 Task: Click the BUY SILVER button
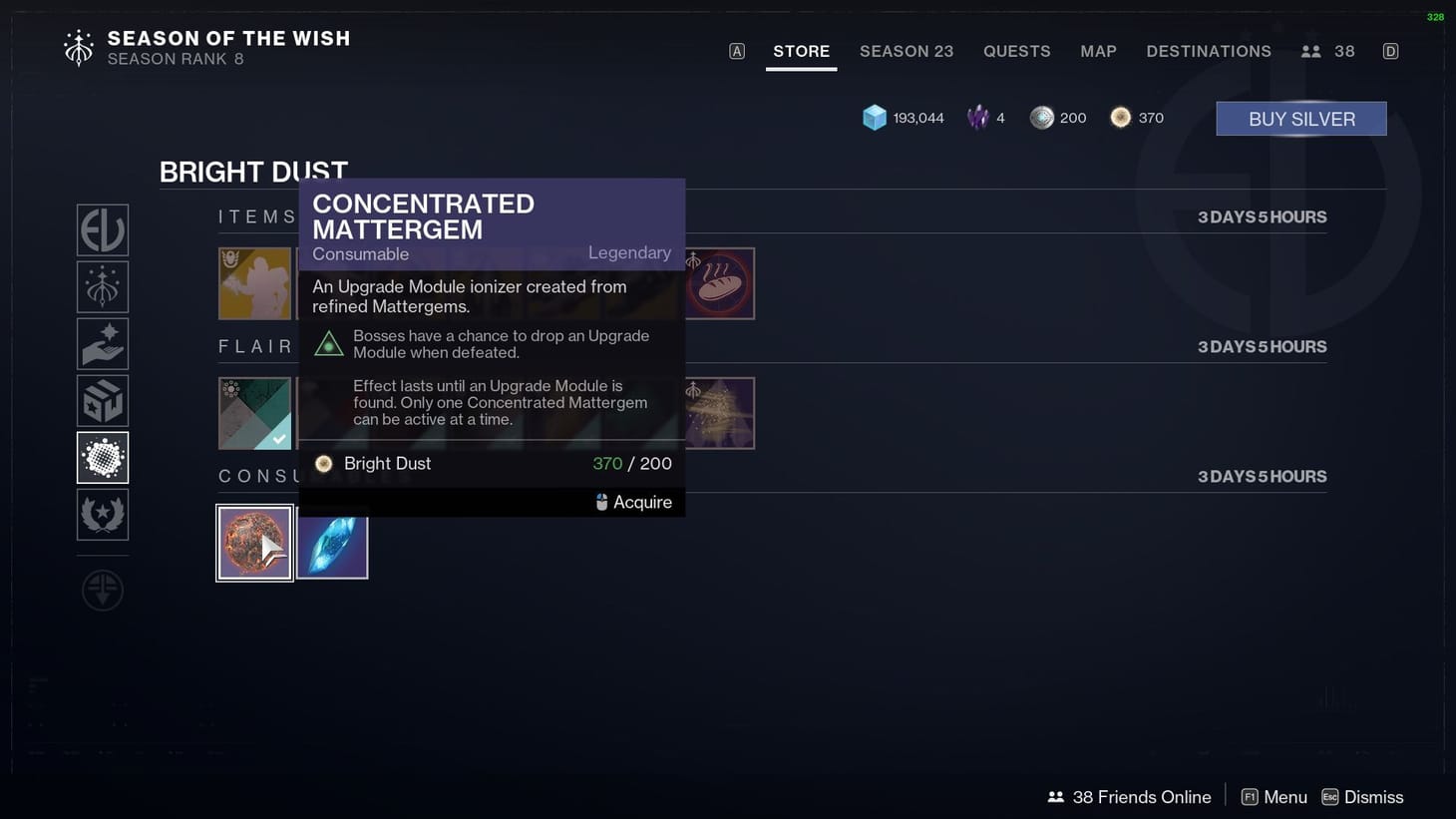coord(1300,118)
